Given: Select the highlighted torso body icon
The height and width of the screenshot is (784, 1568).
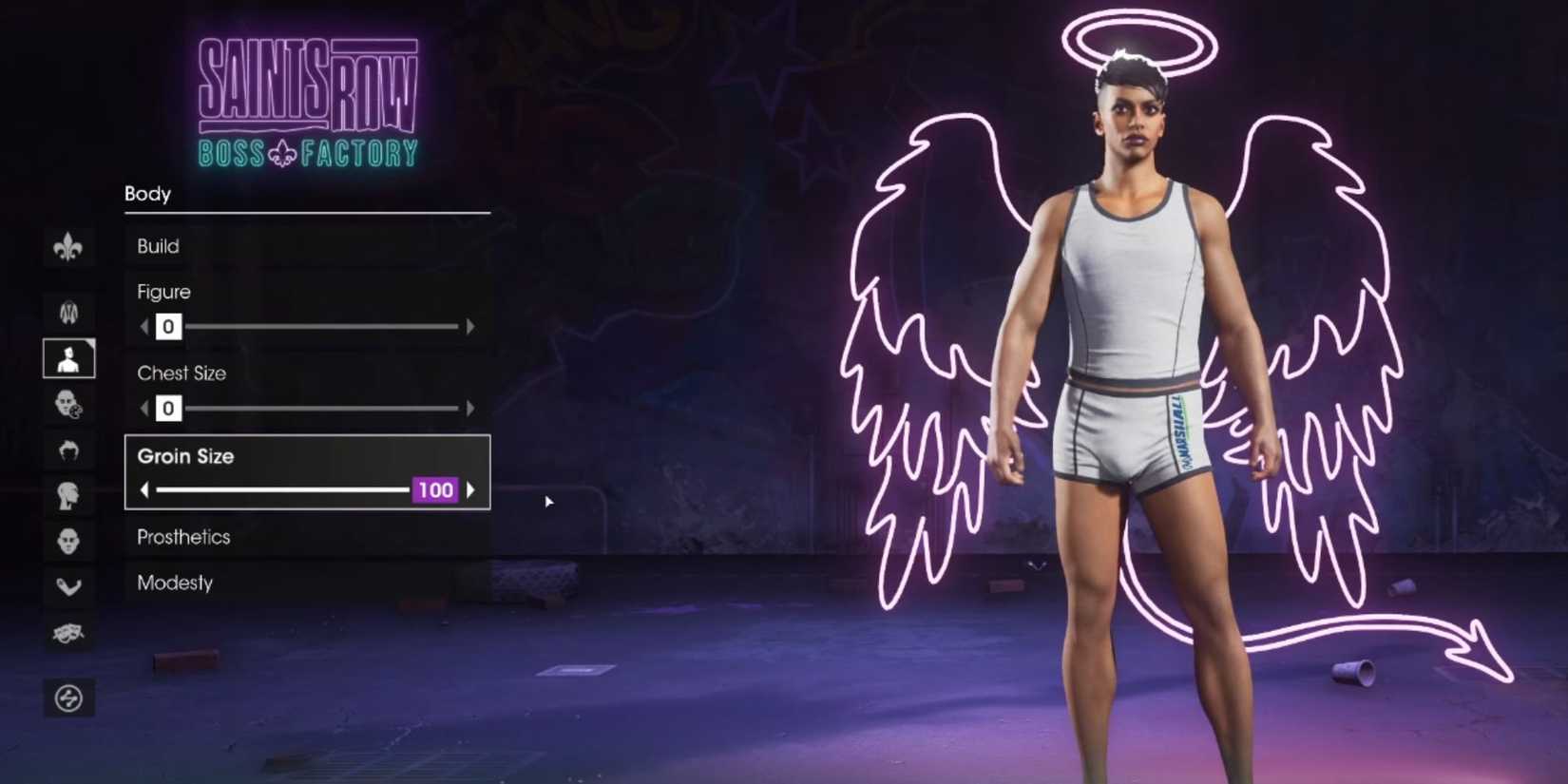Looking at the screenshot, I should coord(68,358).
